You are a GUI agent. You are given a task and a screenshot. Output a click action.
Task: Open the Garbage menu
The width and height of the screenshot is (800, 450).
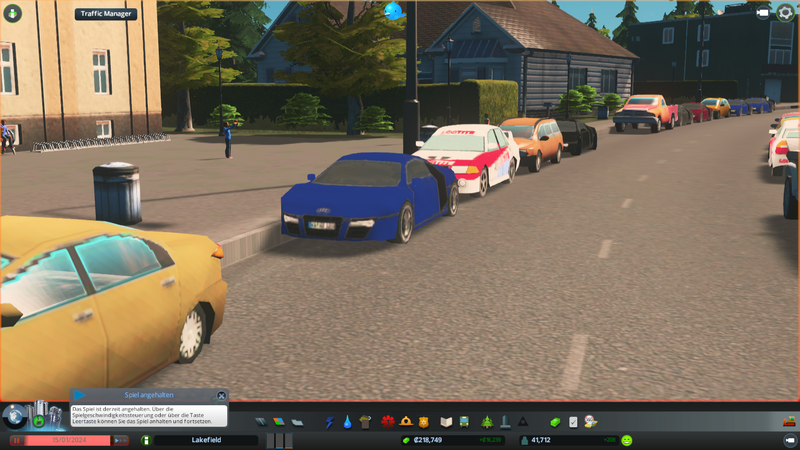(365, 422)
